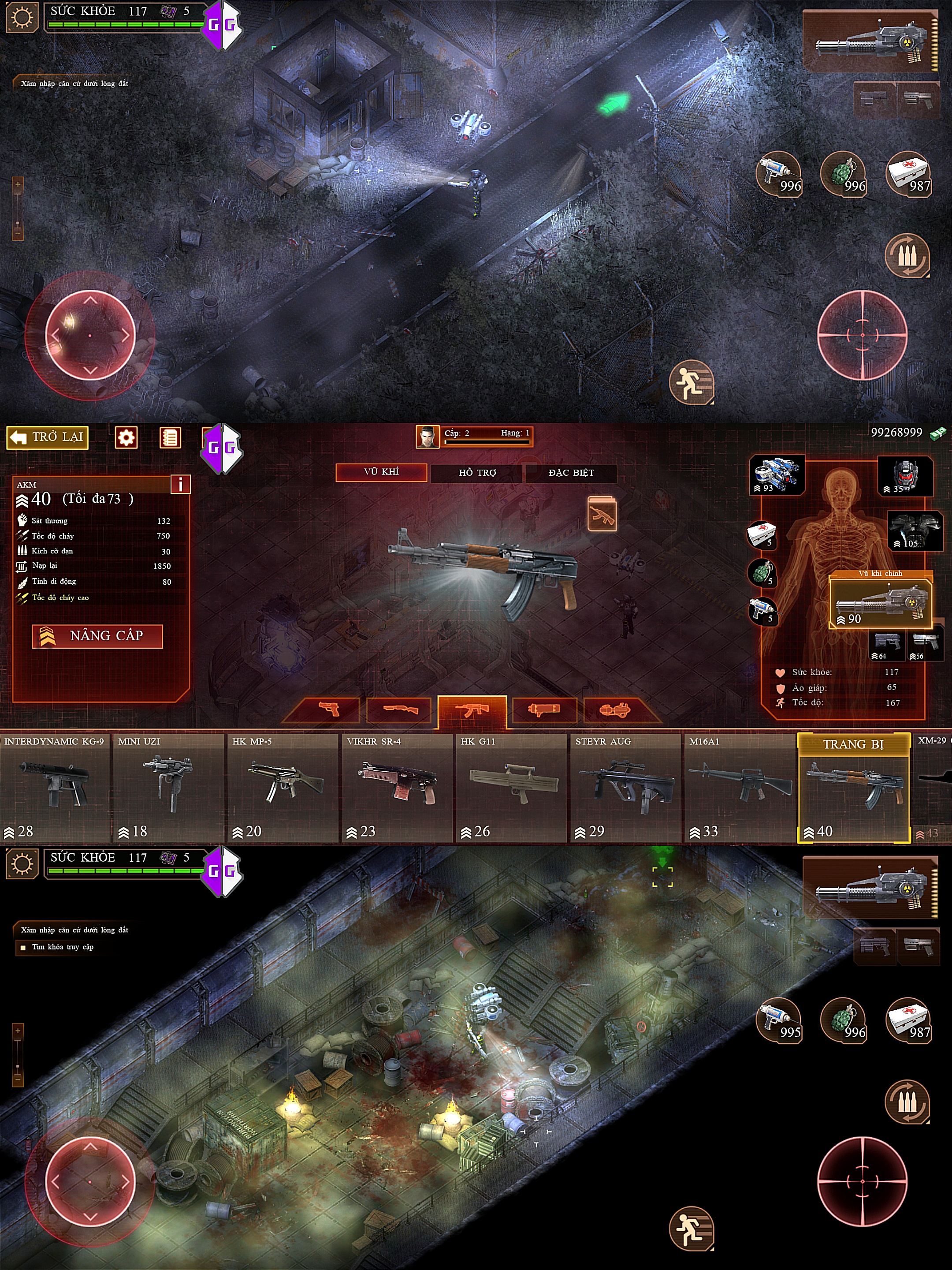Select the Interdynamic KG-9 weapon tile
The width and height of the screenshot is (952, 1270).
pyautogui.click(x=55, y=788)
